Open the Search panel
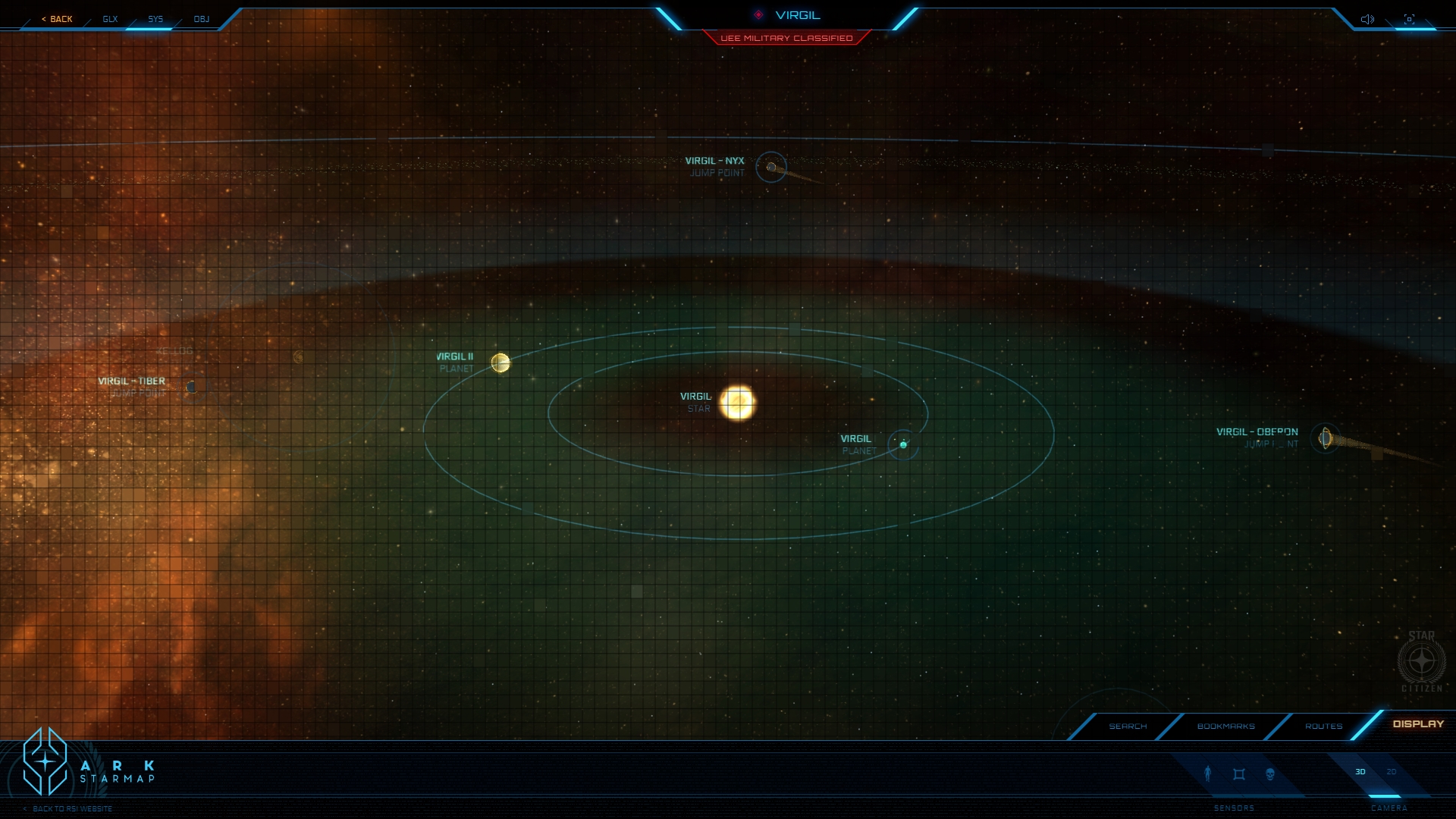1456x819 pixels. click(x=1128, y=726)
